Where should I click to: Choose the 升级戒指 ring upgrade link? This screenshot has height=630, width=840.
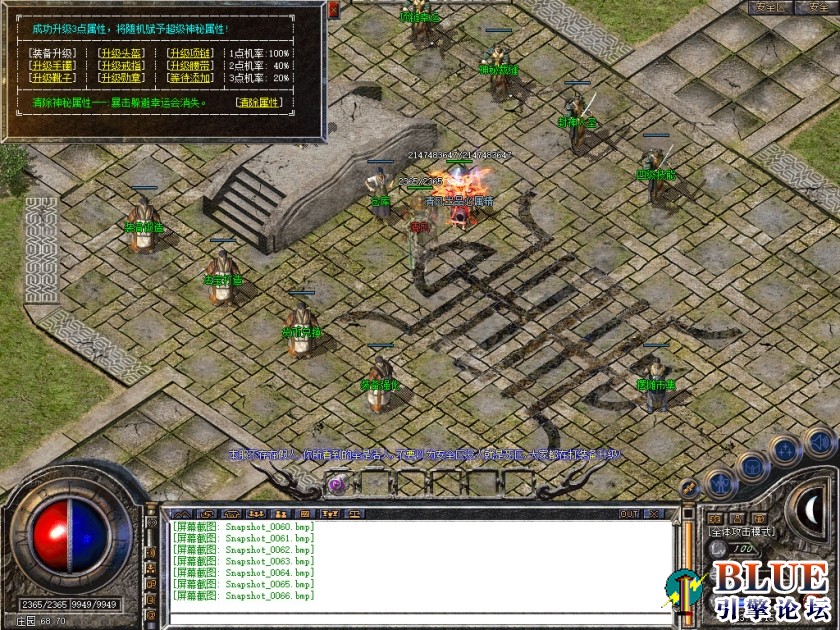click(120, 65)
